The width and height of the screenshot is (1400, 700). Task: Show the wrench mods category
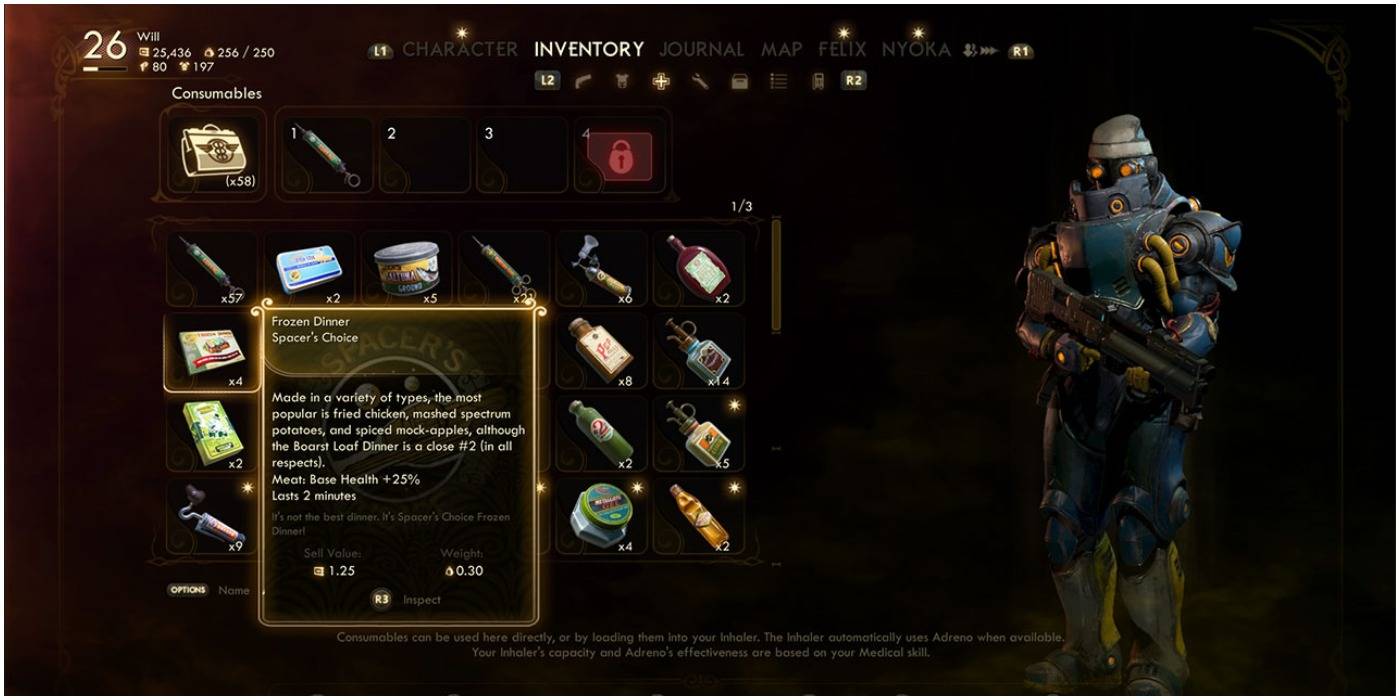click(x=700, y=82)
